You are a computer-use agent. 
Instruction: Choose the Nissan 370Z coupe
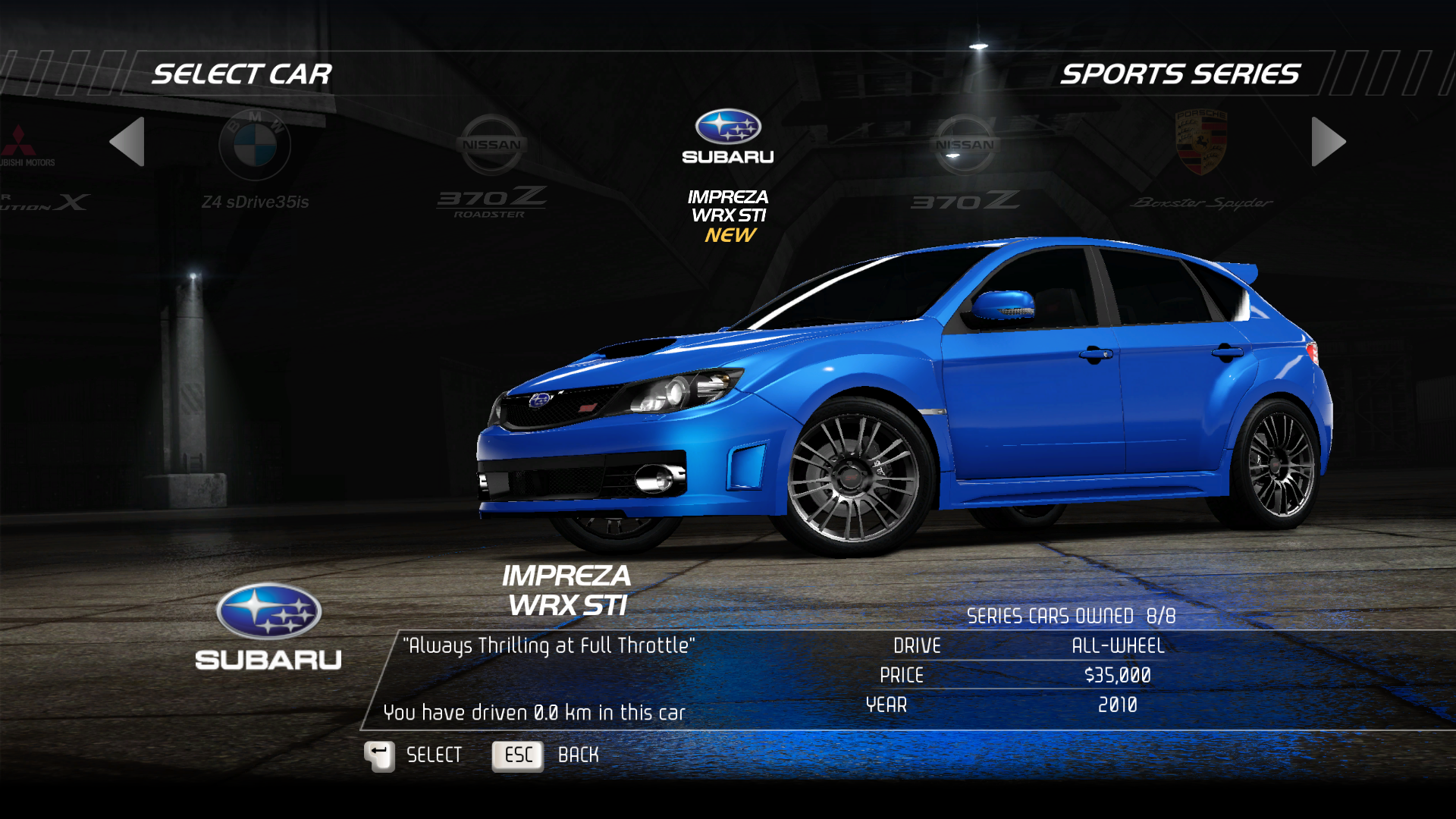pyautogui.click(x=965, y=162)
